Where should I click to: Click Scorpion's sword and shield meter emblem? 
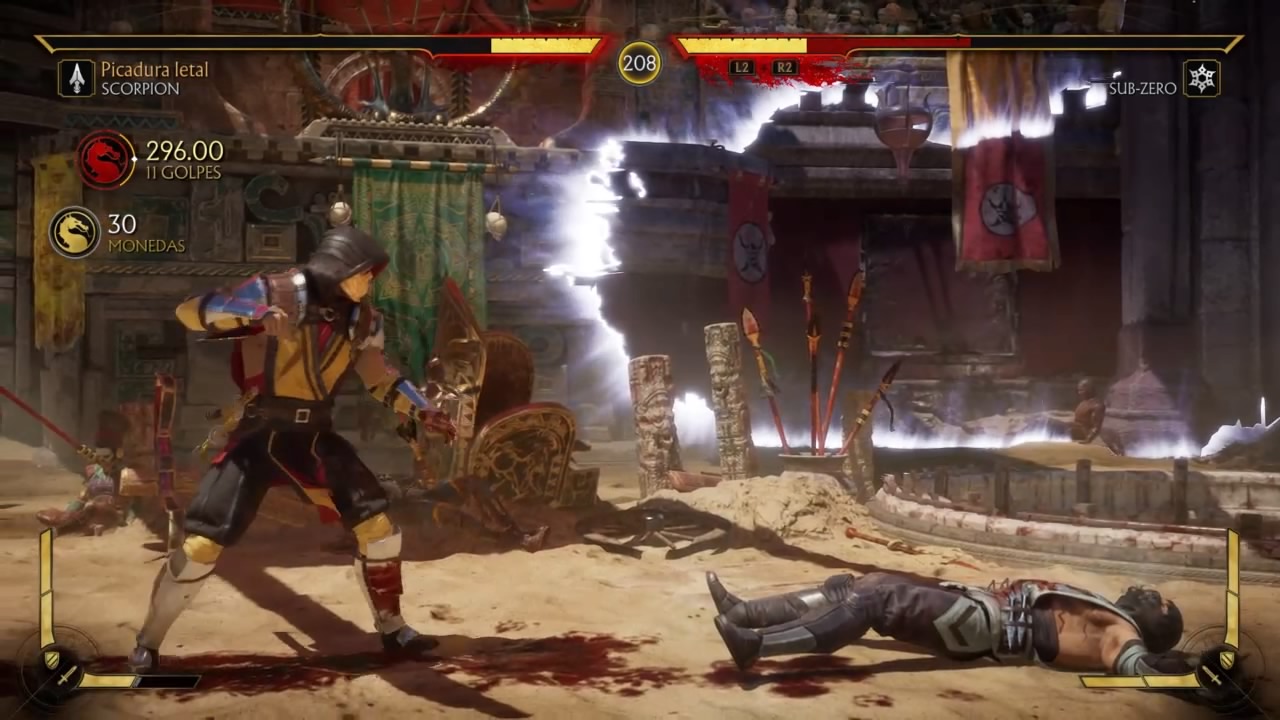pyautogui.click(x=55, y=661)
